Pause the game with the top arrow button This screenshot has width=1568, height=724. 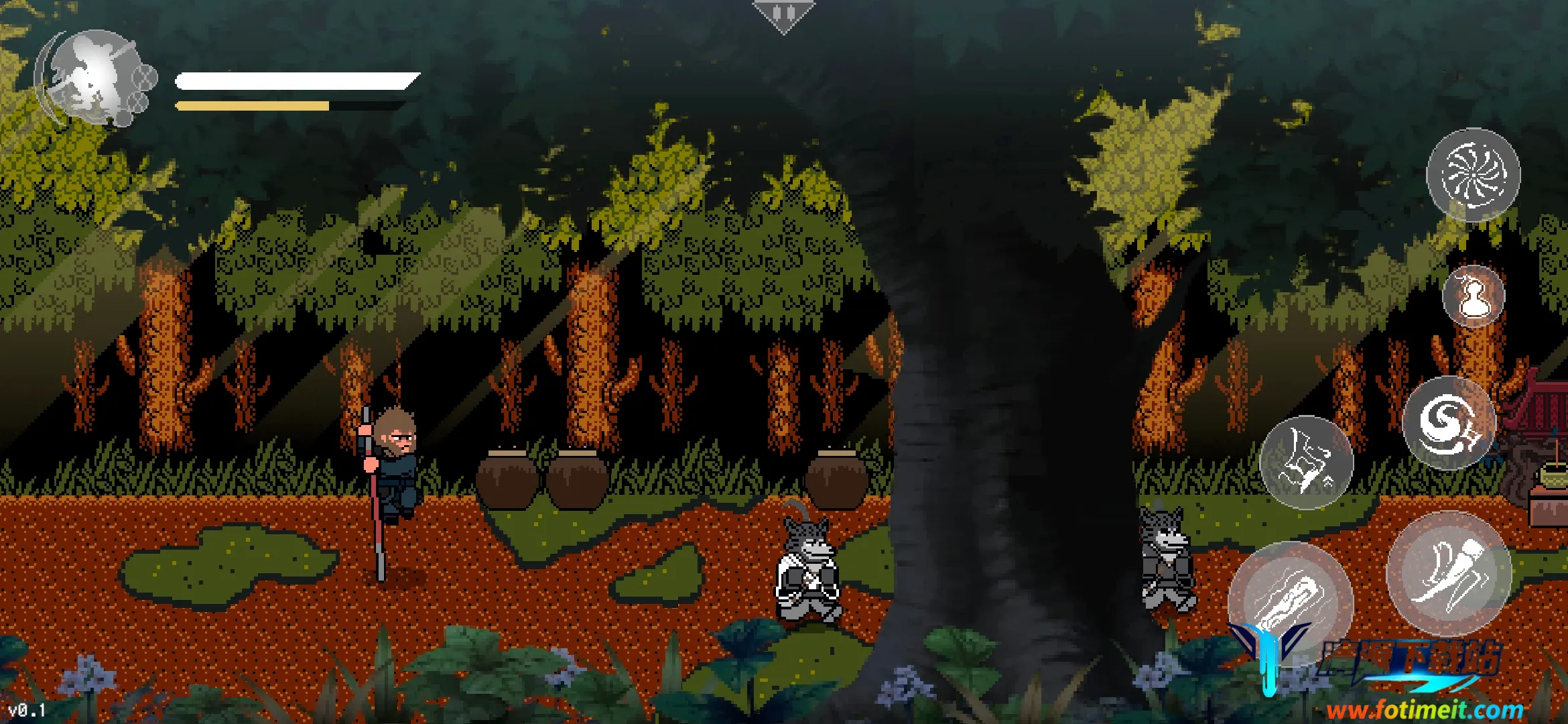783,15
